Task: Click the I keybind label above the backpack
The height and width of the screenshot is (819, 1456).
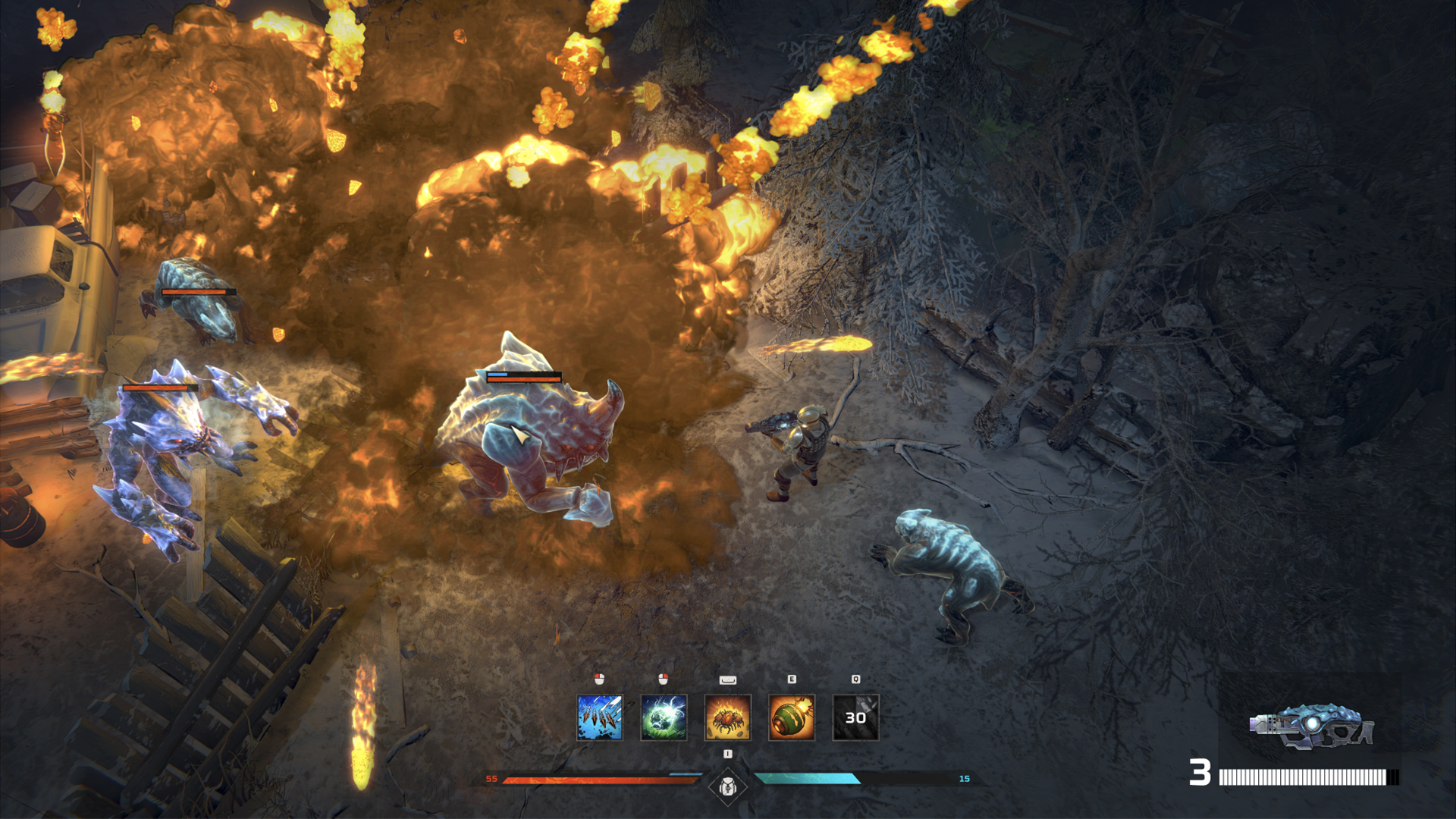Action: click(727, 753)
